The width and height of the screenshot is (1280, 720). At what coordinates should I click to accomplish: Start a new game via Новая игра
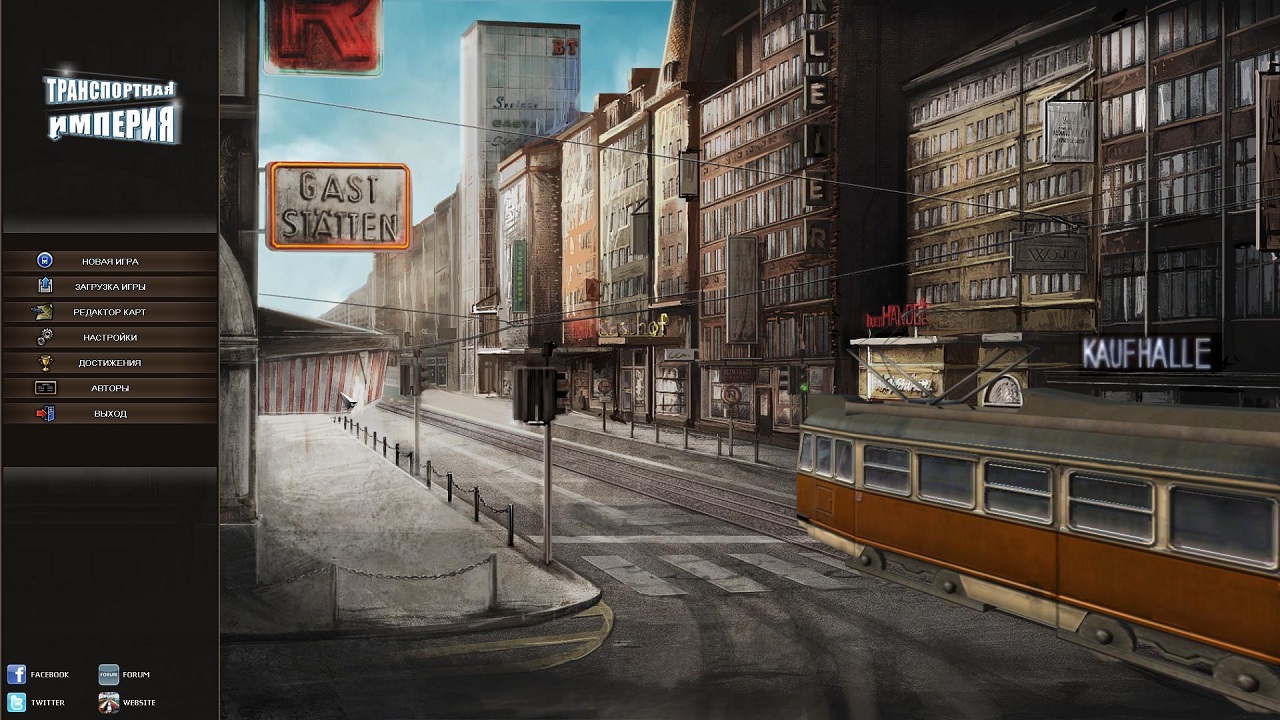[110, 261]
